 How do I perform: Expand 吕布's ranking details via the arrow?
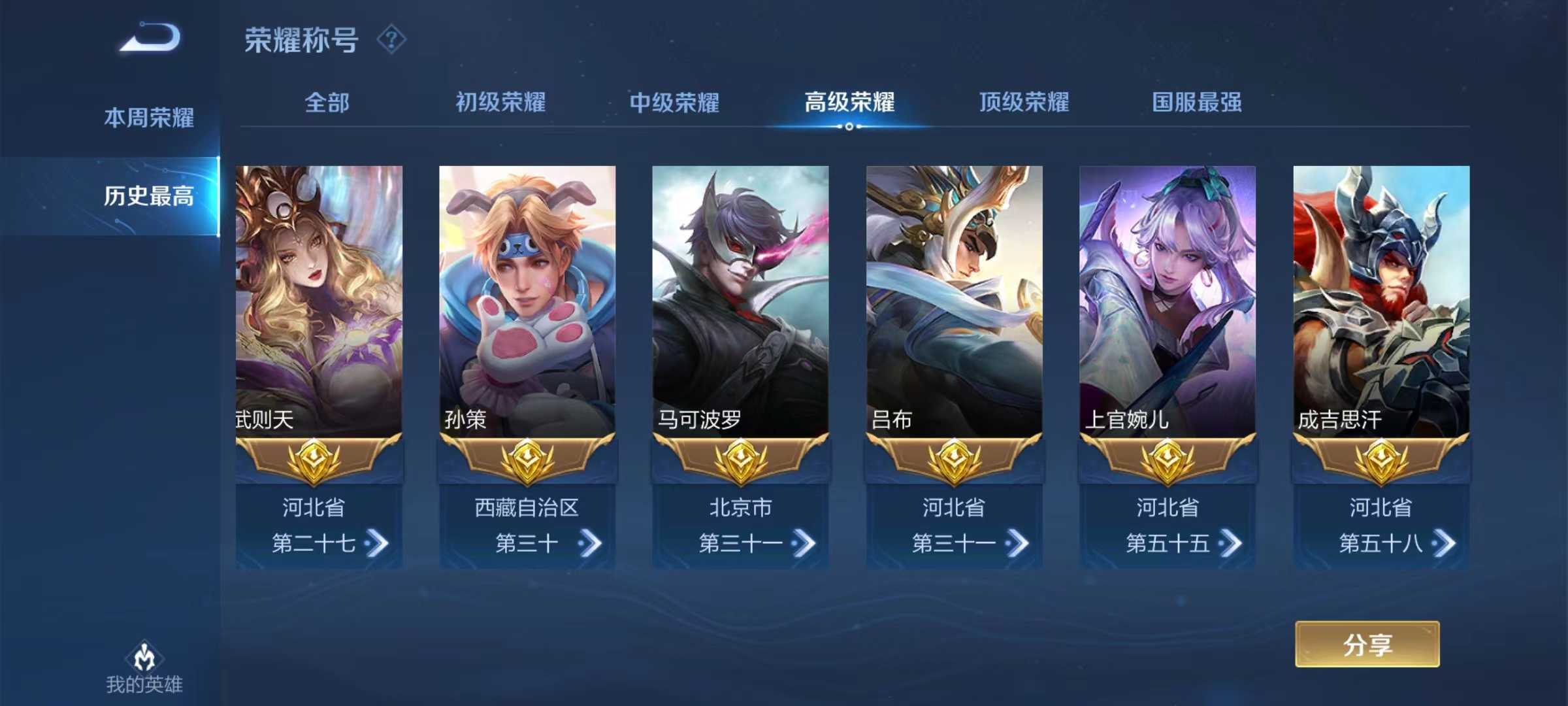click(1017, 544)
